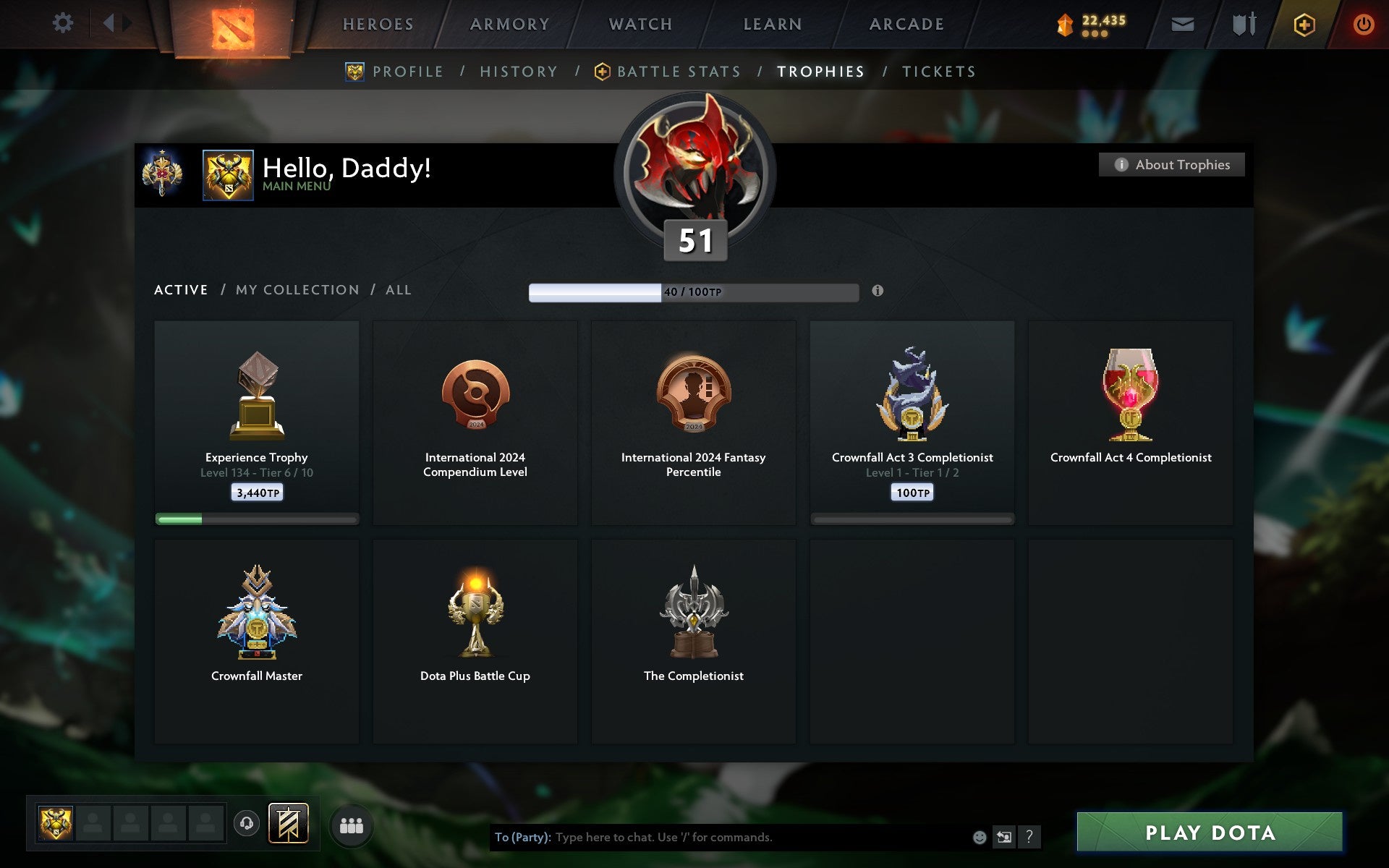
Task: Click the power button icon to quit
Action: (x=1364, y=24)
